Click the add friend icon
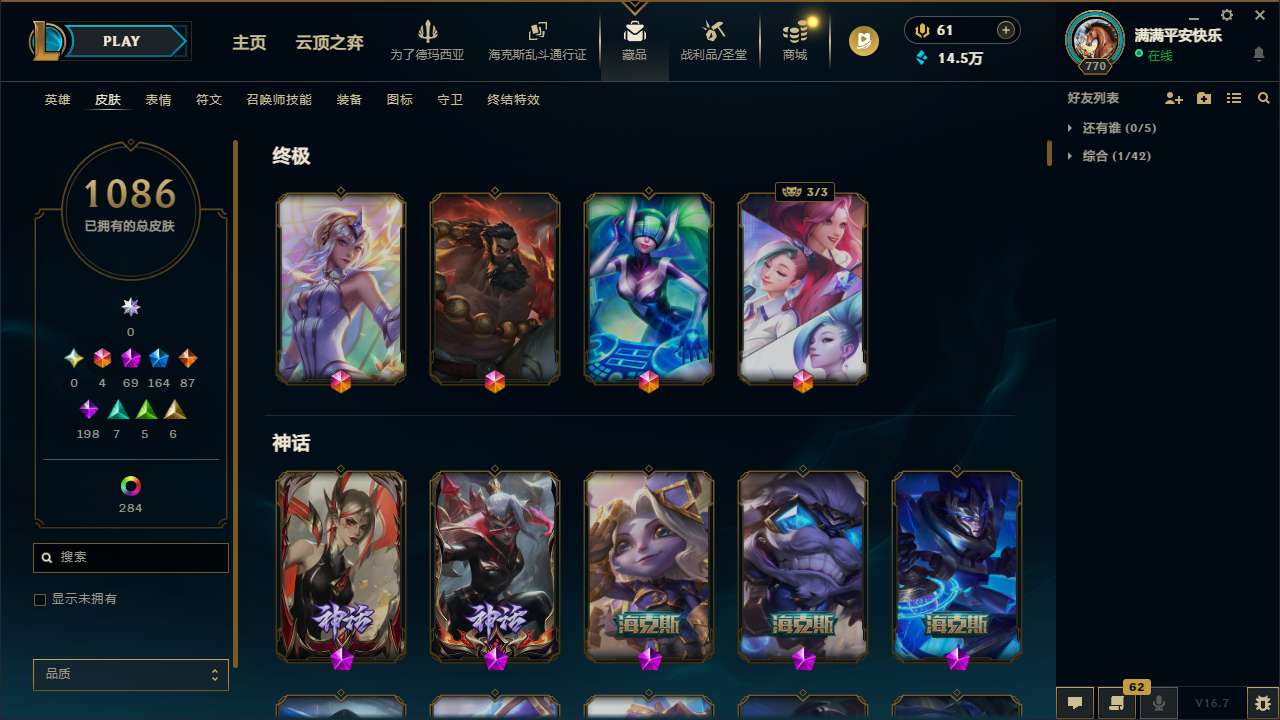Image resolution: width=1280 pixels, height=720 pixels. [x=1172, y=98]
